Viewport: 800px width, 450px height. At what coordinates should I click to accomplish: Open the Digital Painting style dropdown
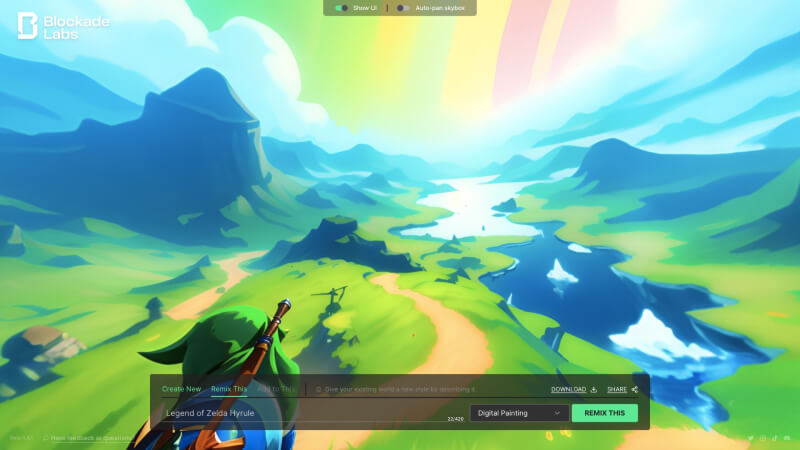pyautogui.click(x=518, y=412)
